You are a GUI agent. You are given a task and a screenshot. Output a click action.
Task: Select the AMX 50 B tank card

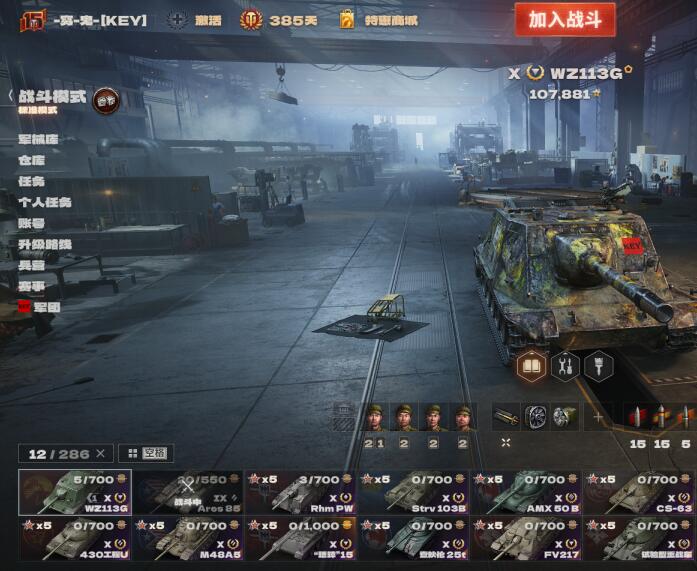pos(526,492)
